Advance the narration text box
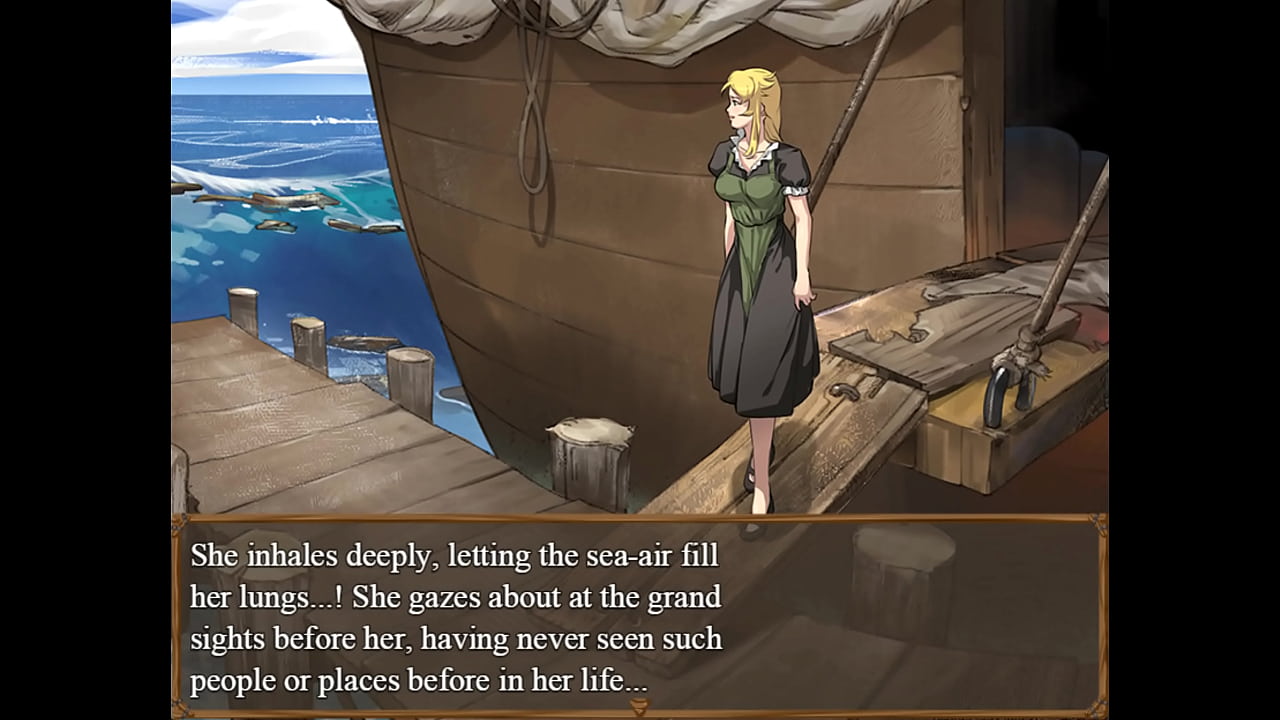 pyautogui.click(x=639, y=617)
